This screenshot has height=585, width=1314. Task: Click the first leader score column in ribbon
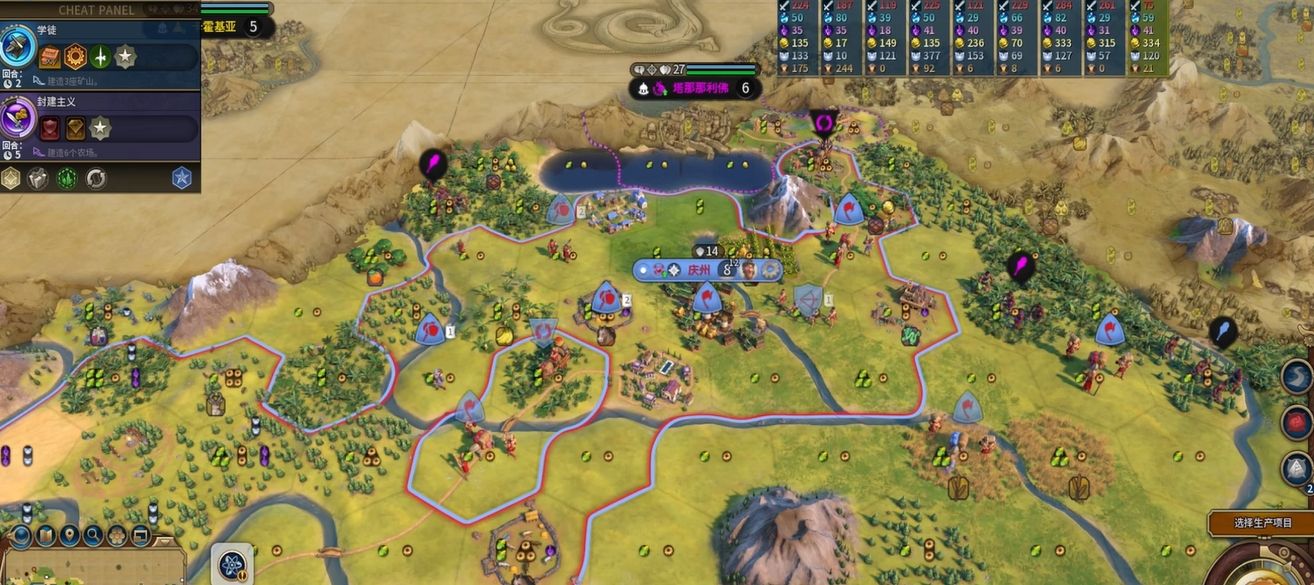[799, 38]
